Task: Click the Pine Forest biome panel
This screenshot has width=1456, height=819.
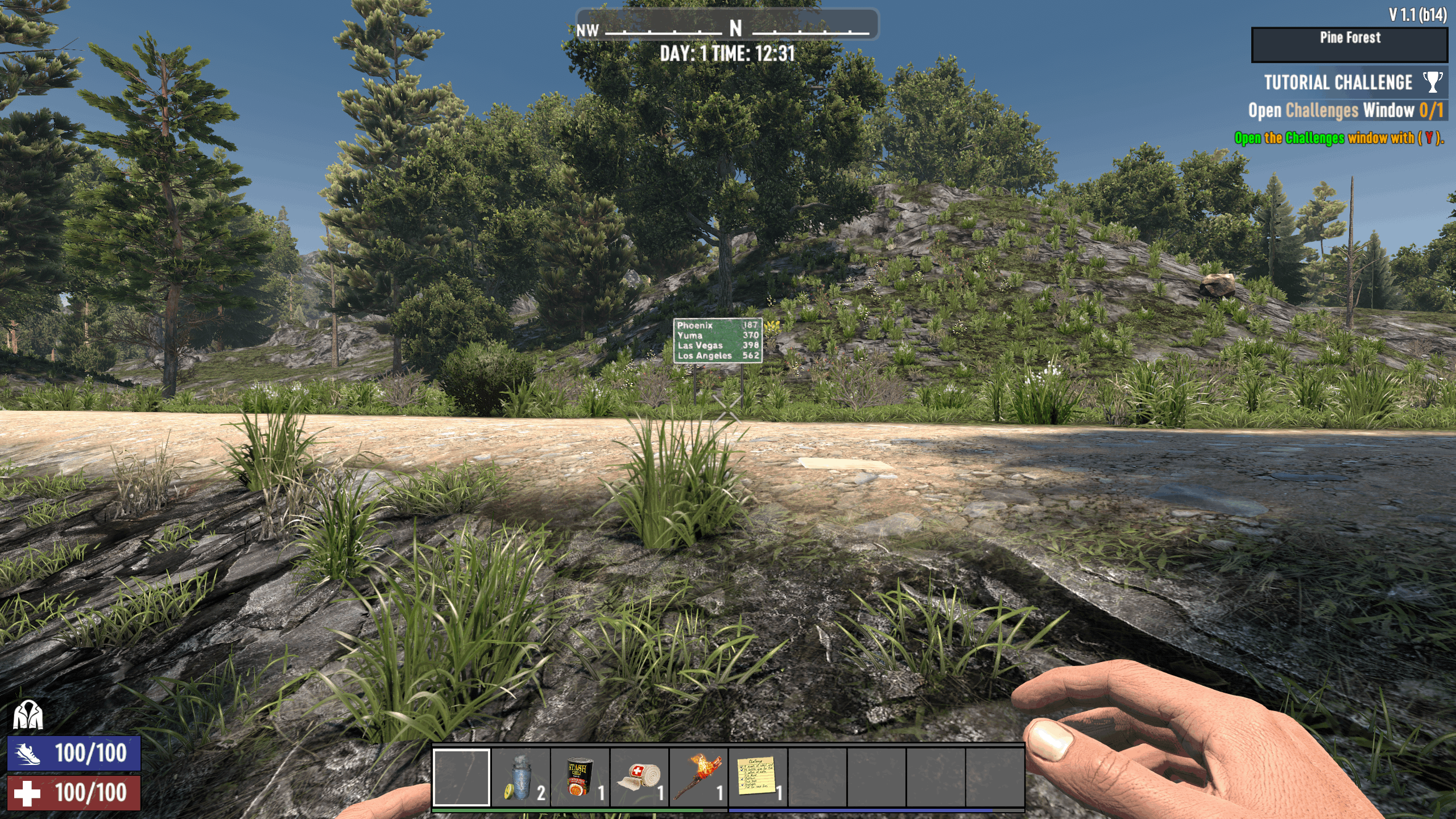Action: click(1349, 44)
